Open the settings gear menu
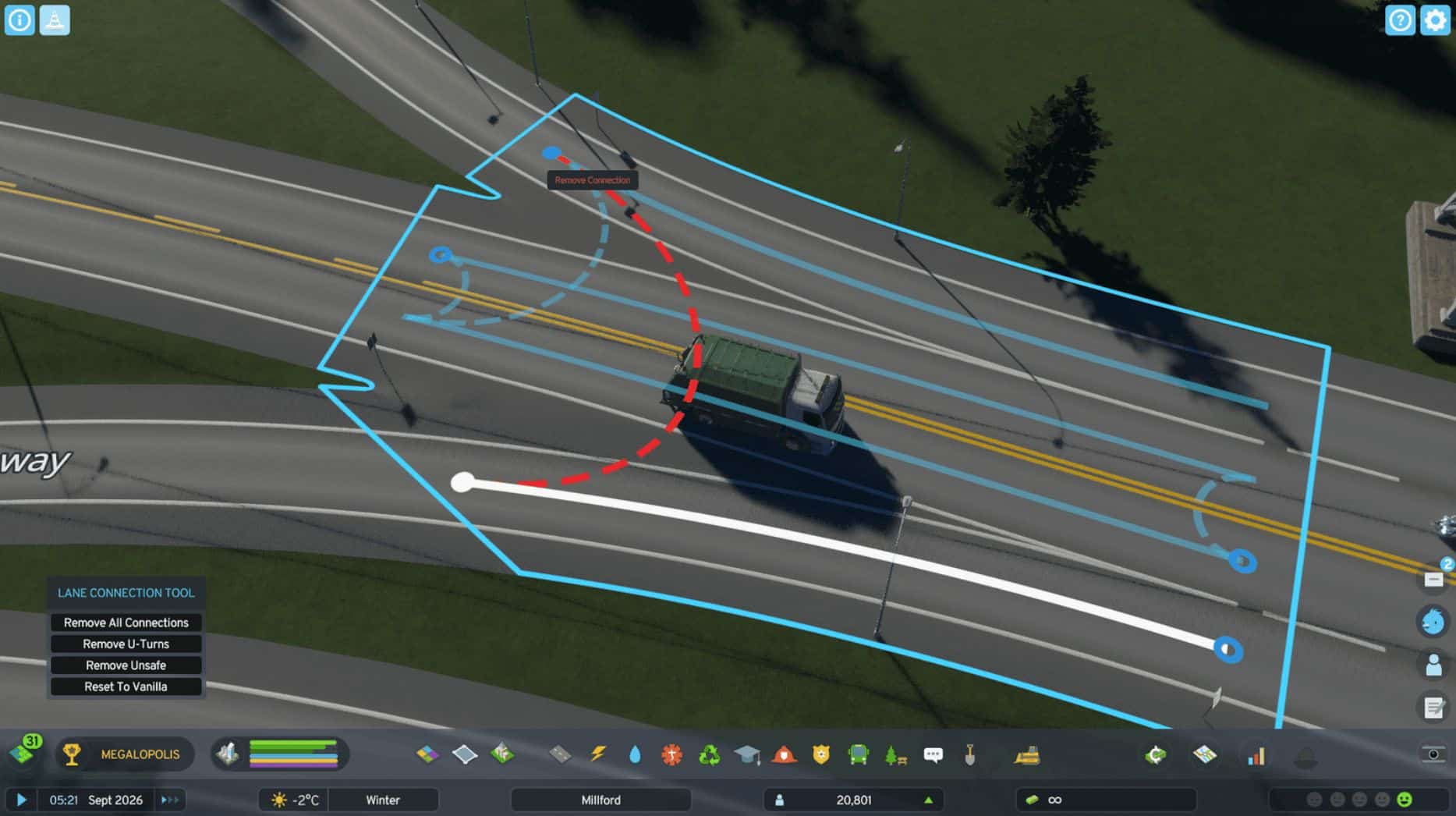The height and width of the screenshot is (816, 1456). (1435, 20)
